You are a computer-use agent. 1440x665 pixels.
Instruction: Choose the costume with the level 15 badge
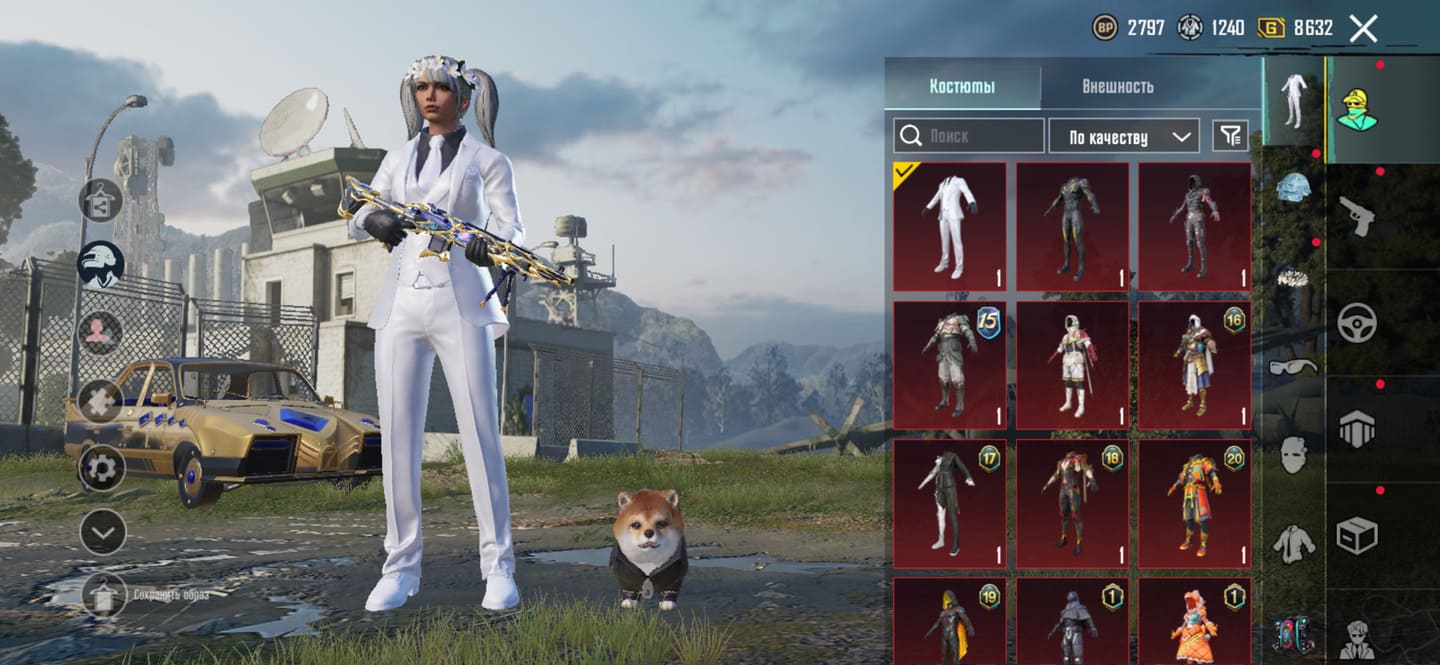pyautogui.click(x=949, y=365)
